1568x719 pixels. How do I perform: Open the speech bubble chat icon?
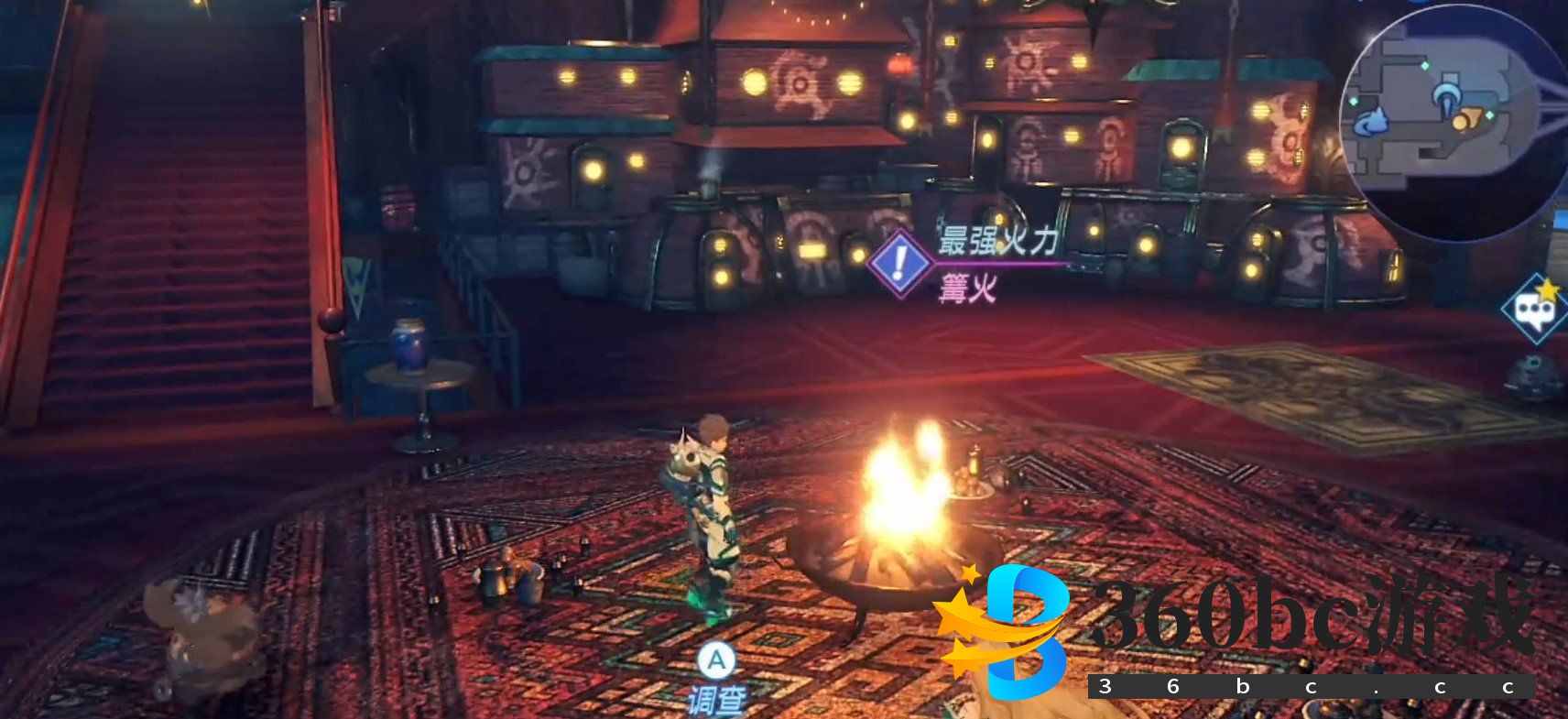[1535, 310]
